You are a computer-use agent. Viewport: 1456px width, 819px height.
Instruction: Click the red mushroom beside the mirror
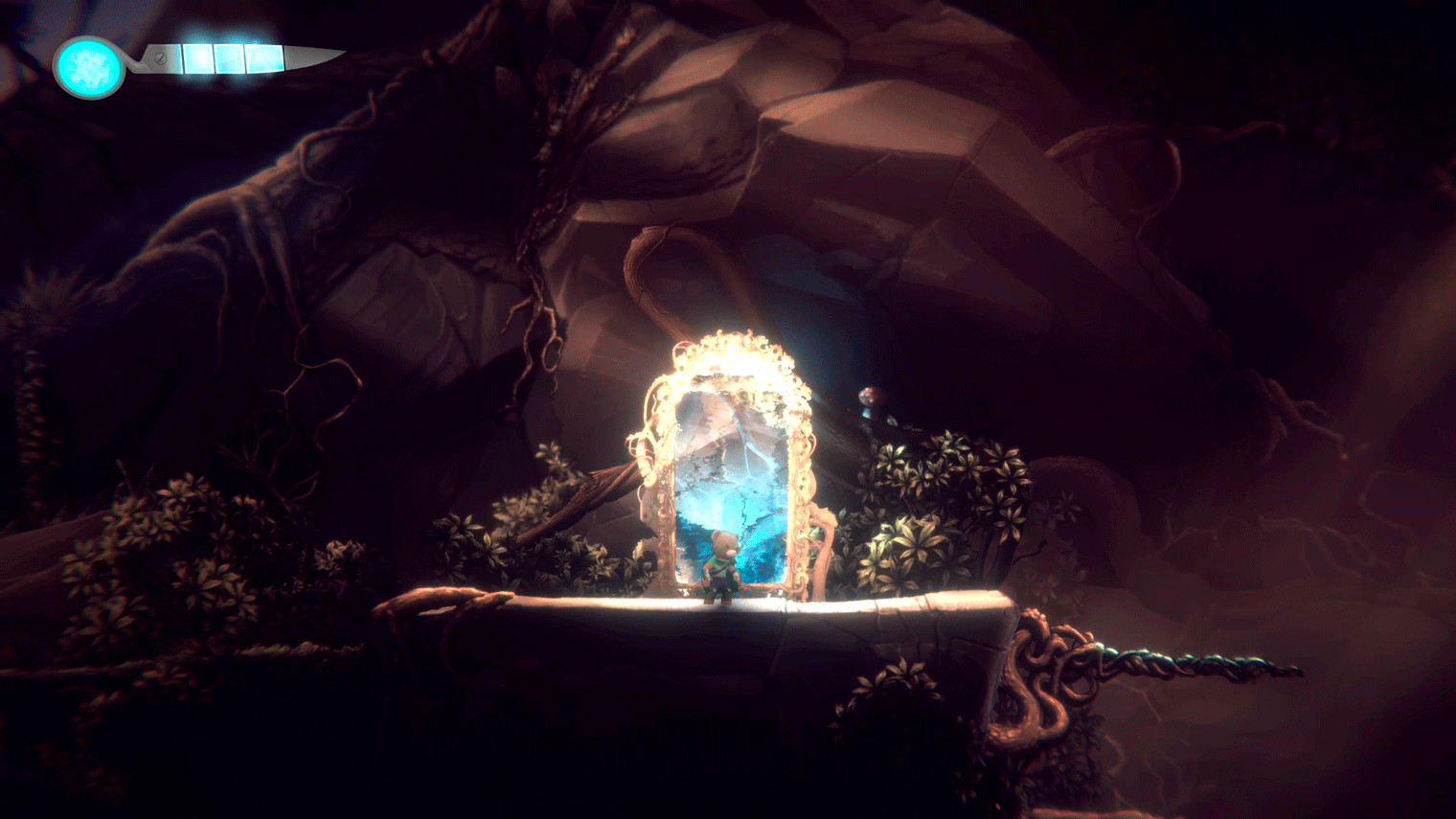872,397
